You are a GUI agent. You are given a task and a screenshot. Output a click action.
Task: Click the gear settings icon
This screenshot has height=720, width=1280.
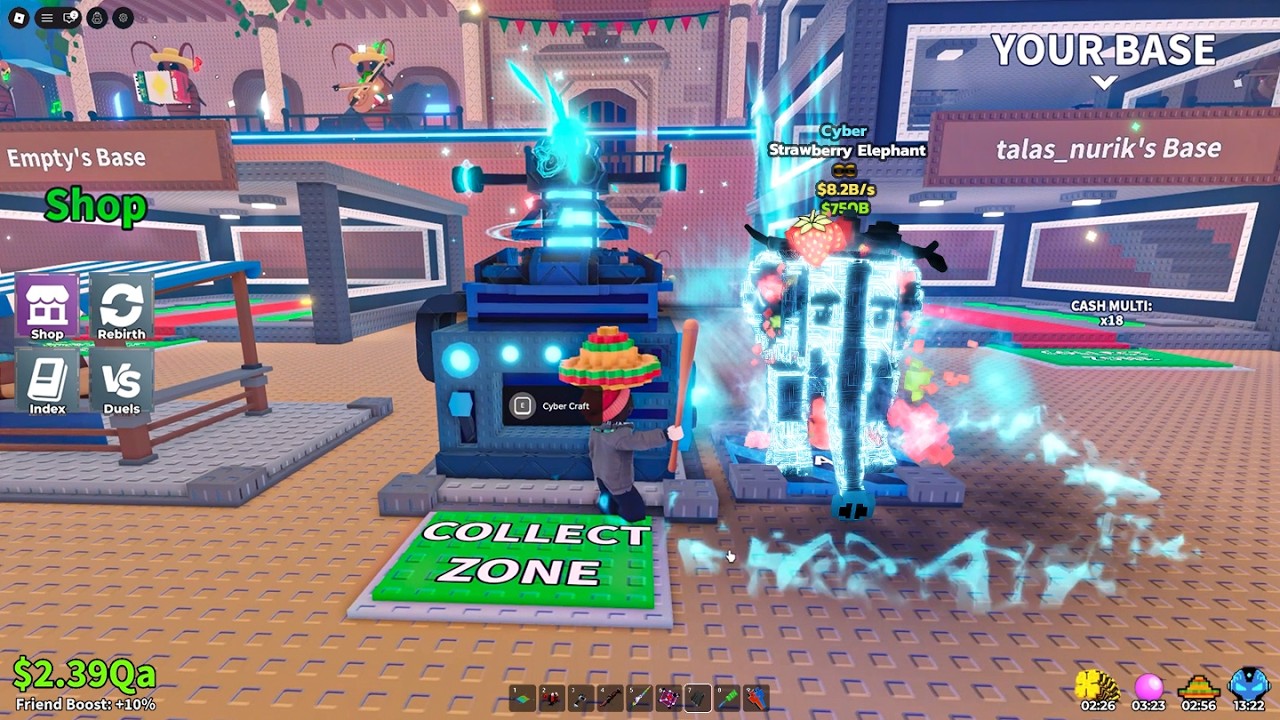123,17
